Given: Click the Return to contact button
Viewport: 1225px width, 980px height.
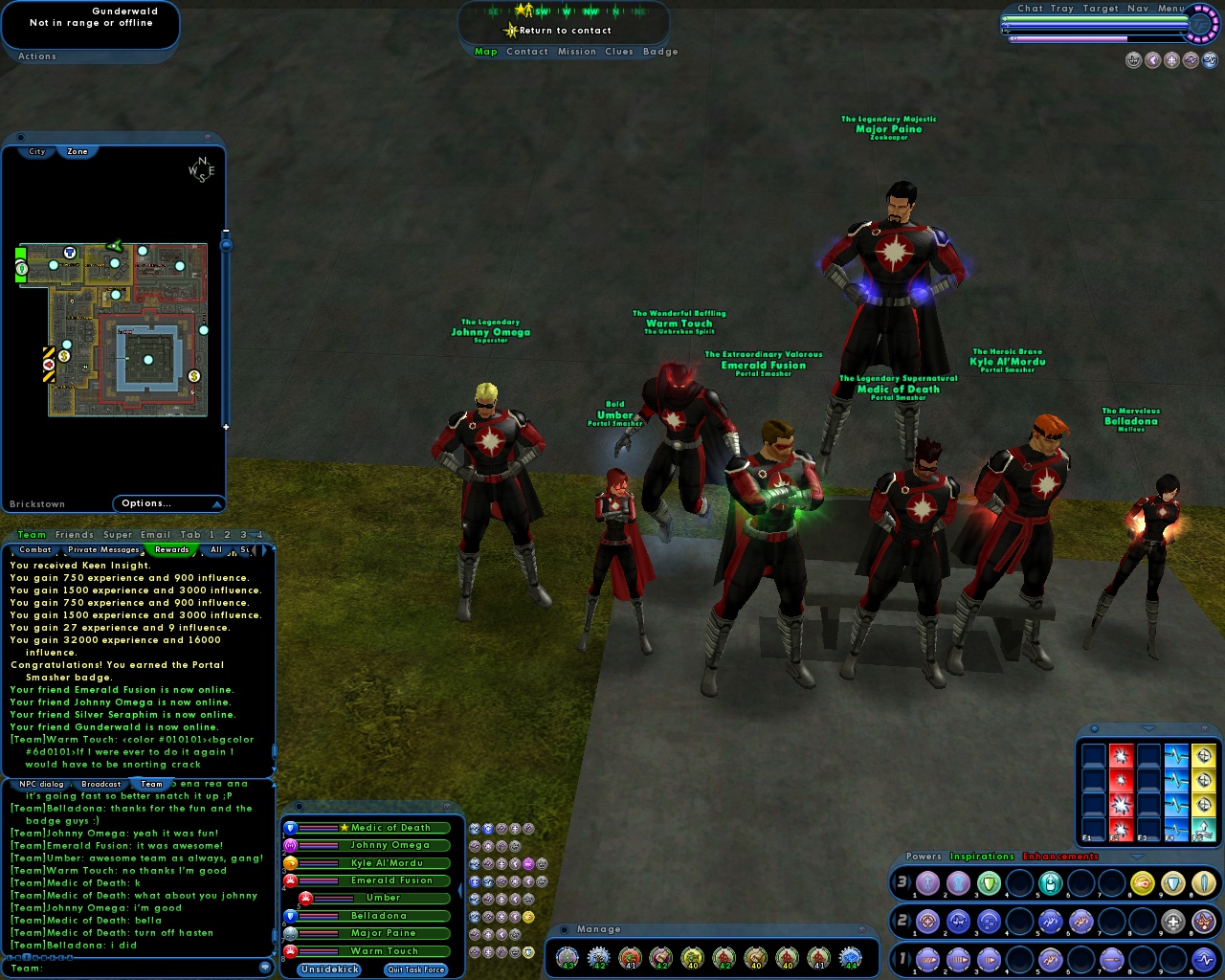Looking at the screenshot, I should coord(565,31).
